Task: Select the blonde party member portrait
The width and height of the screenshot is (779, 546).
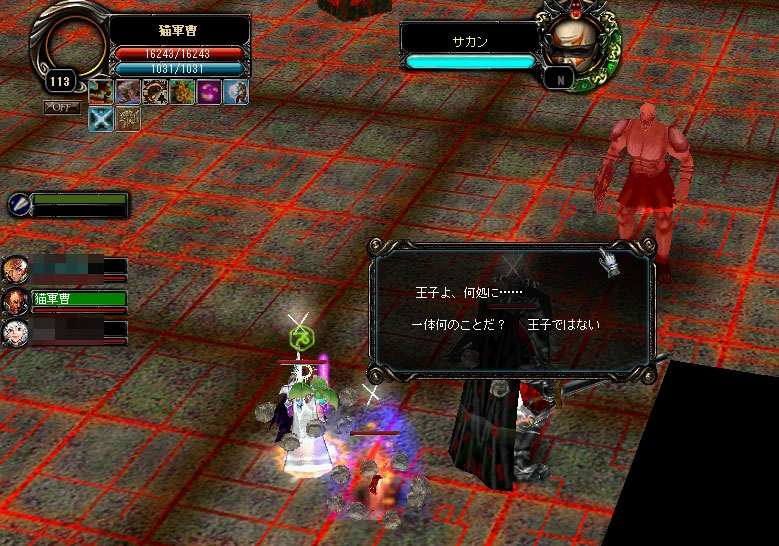Action: click(15, 269)
